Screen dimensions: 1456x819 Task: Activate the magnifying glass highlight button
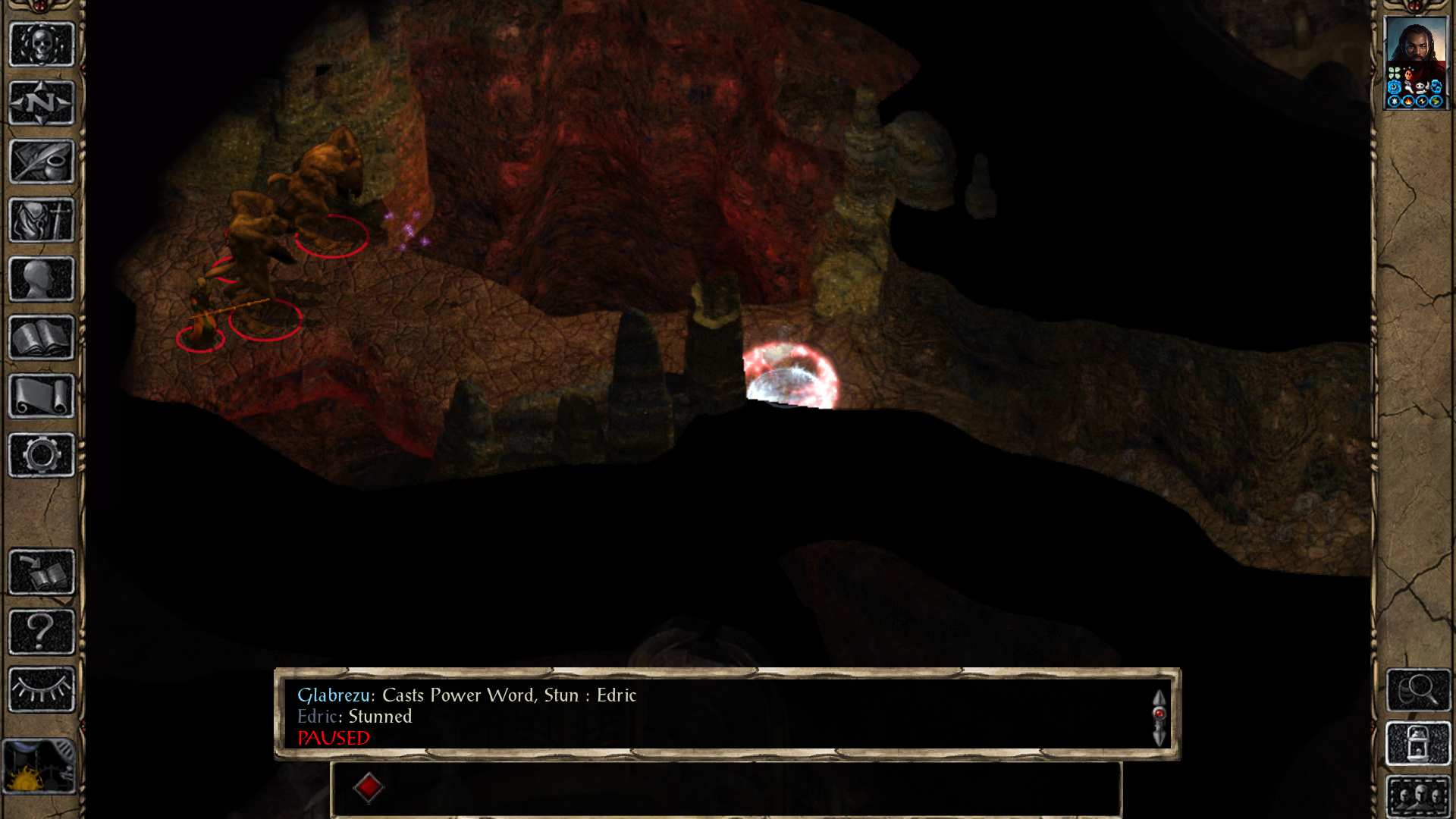(x=1418, y=690)
